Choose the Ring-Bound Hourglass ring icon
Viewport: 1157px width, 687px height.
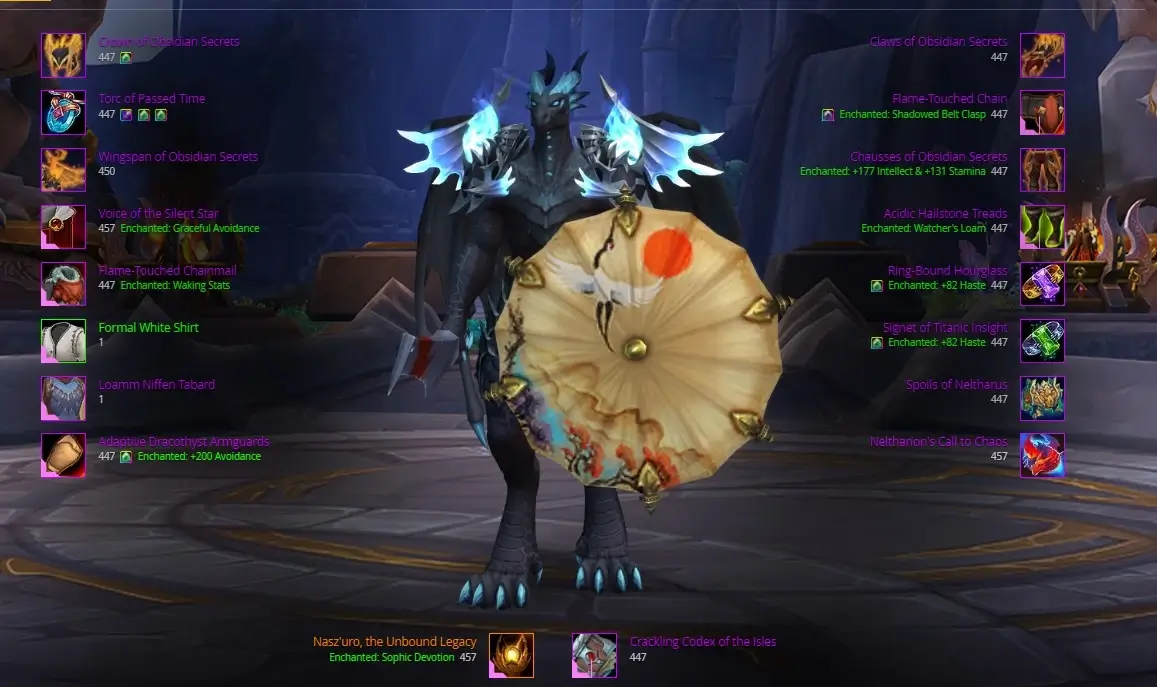[x=1042, y=284]
